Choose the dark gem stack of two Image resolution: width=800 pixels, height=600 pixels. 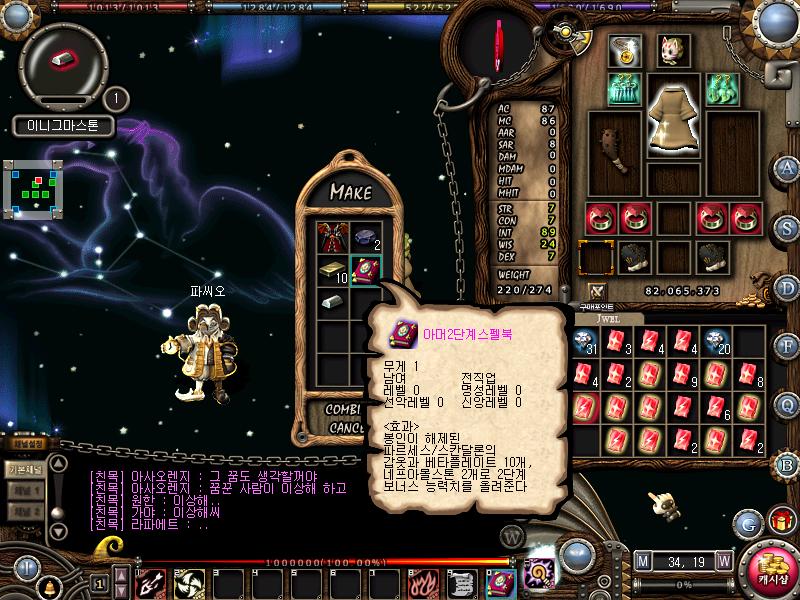coord(364,238)
